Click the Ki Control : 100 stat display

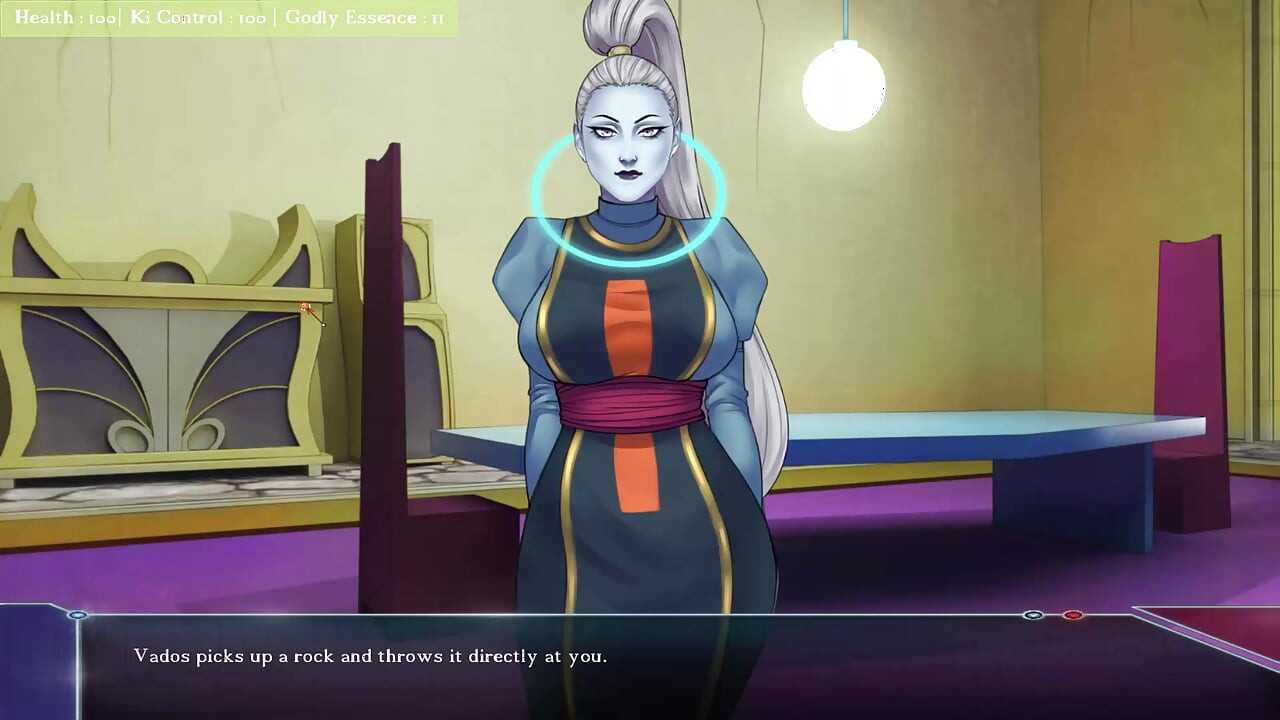[200, 17]
